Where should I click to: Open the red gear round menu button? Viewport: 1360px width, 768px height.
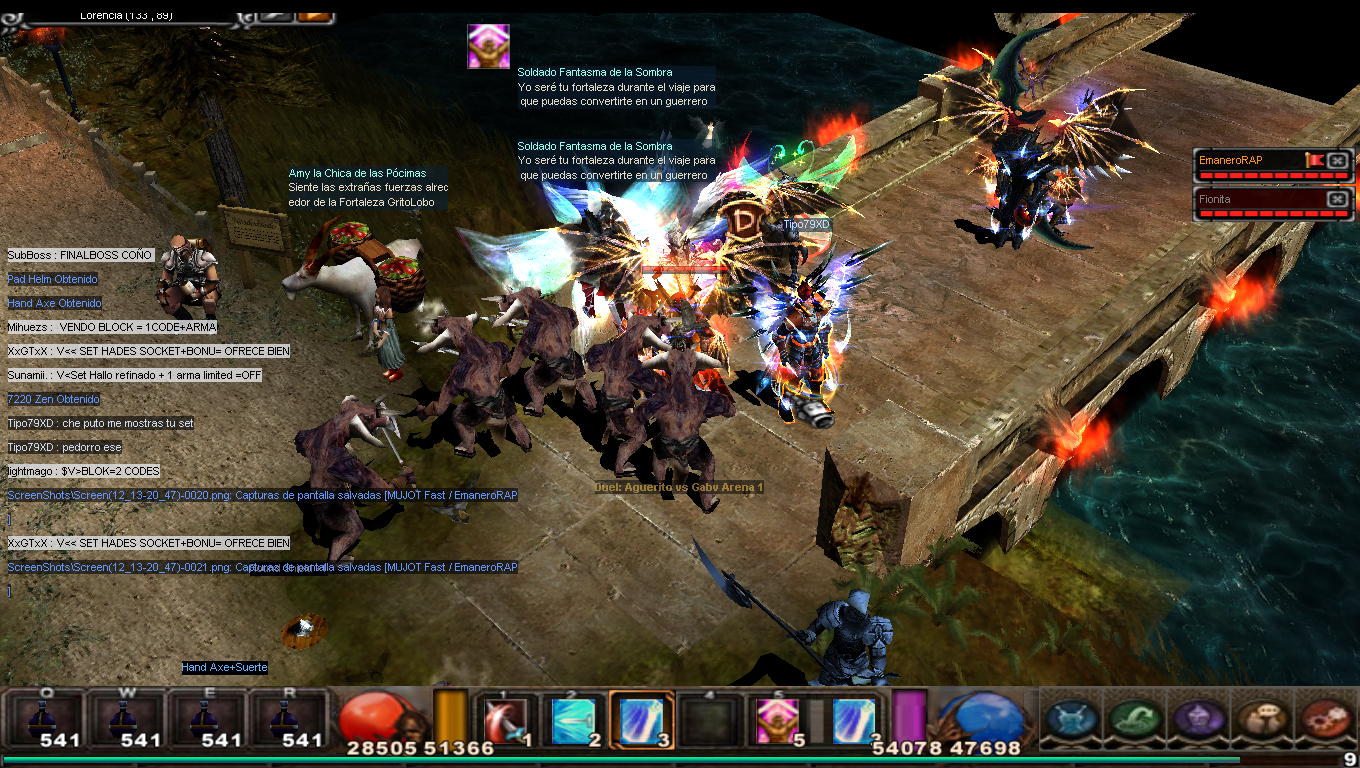click(x=1323, y=718)
